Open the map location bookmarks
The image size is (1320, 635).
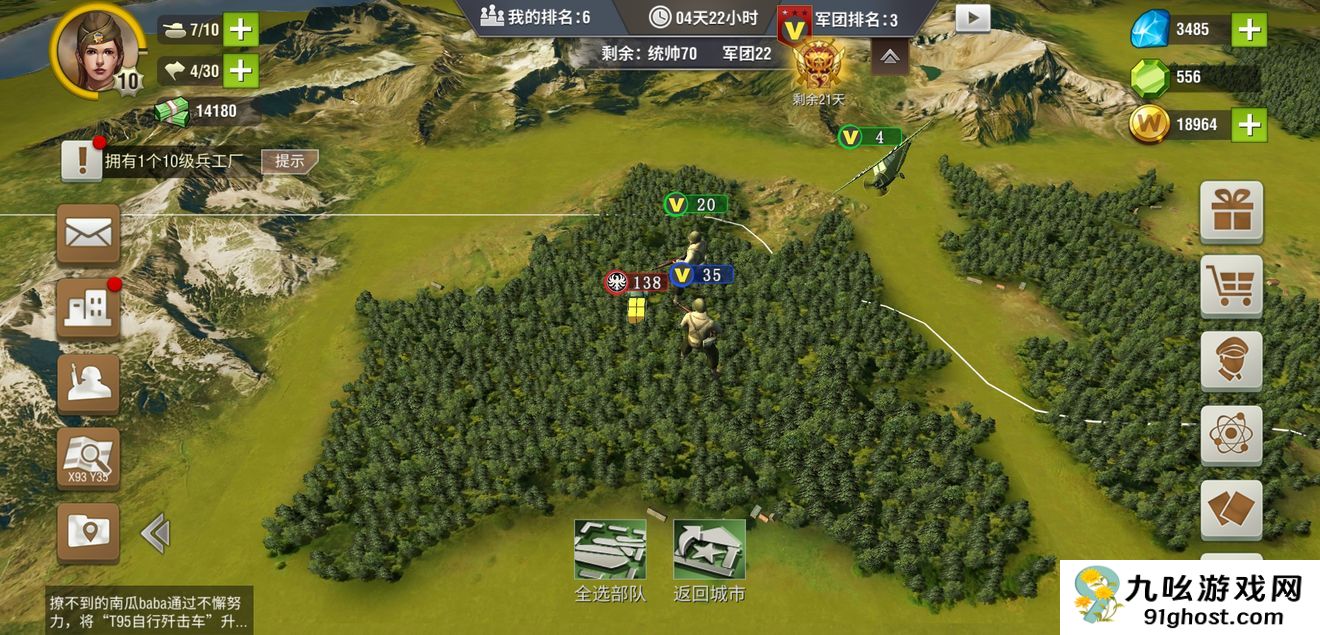coord(88,532)
